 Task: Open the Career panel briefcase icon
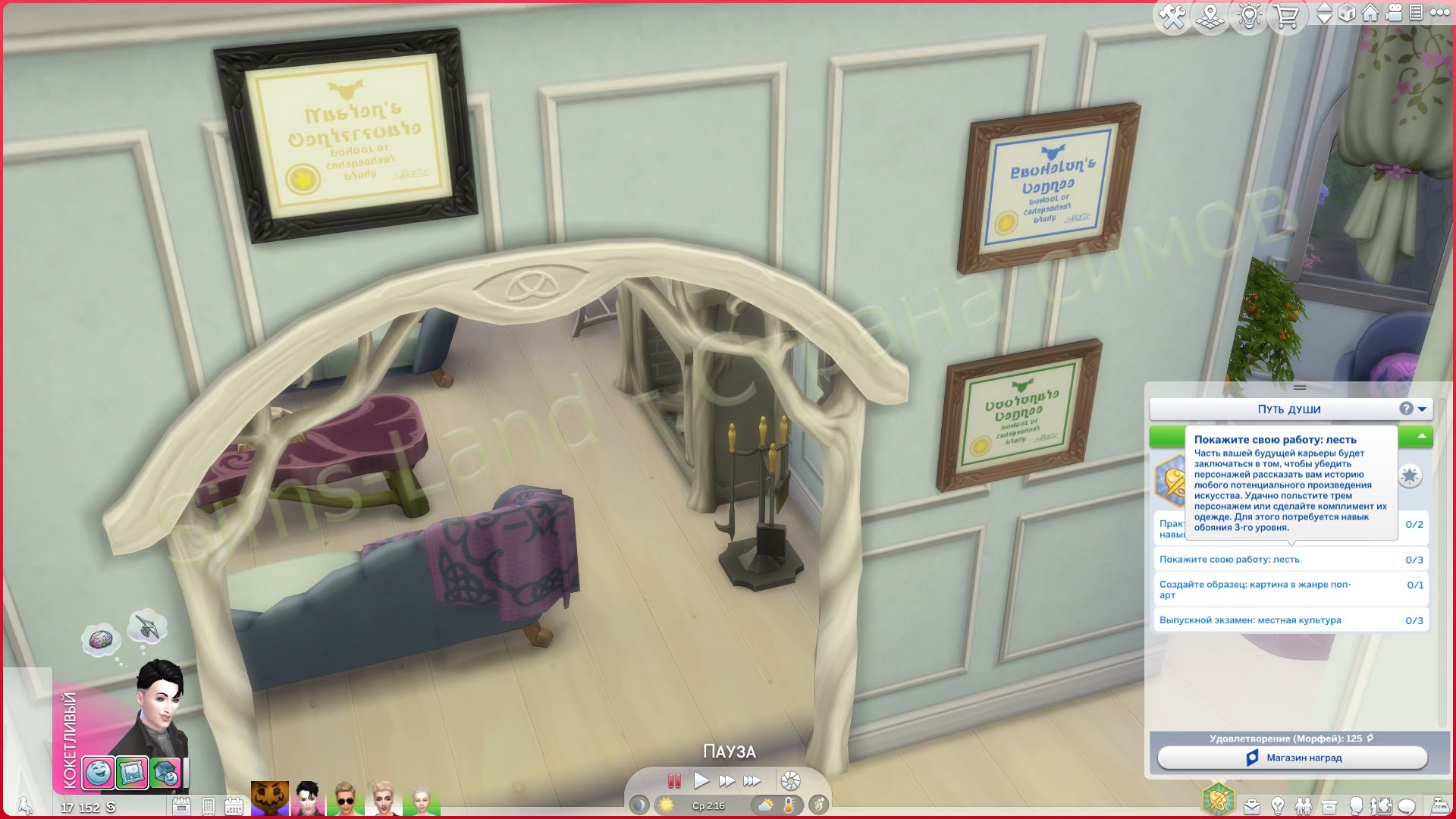click(1252, 805)
